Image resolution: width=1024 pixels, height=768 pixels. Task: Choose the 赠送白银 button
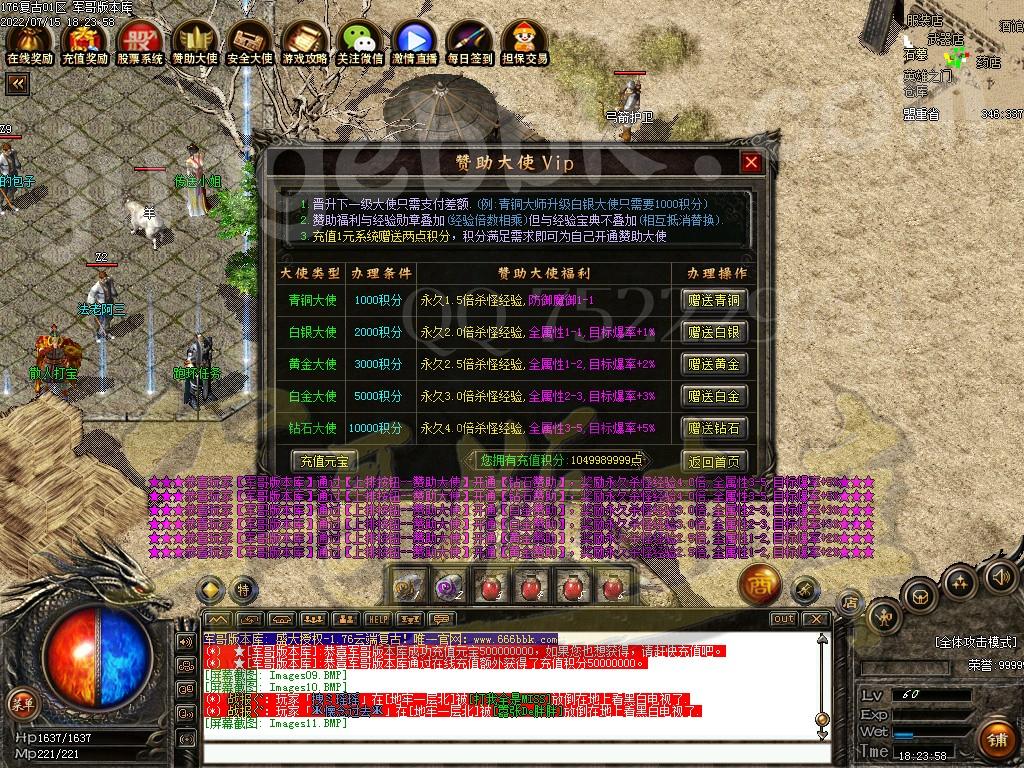[x=714, y=332]
